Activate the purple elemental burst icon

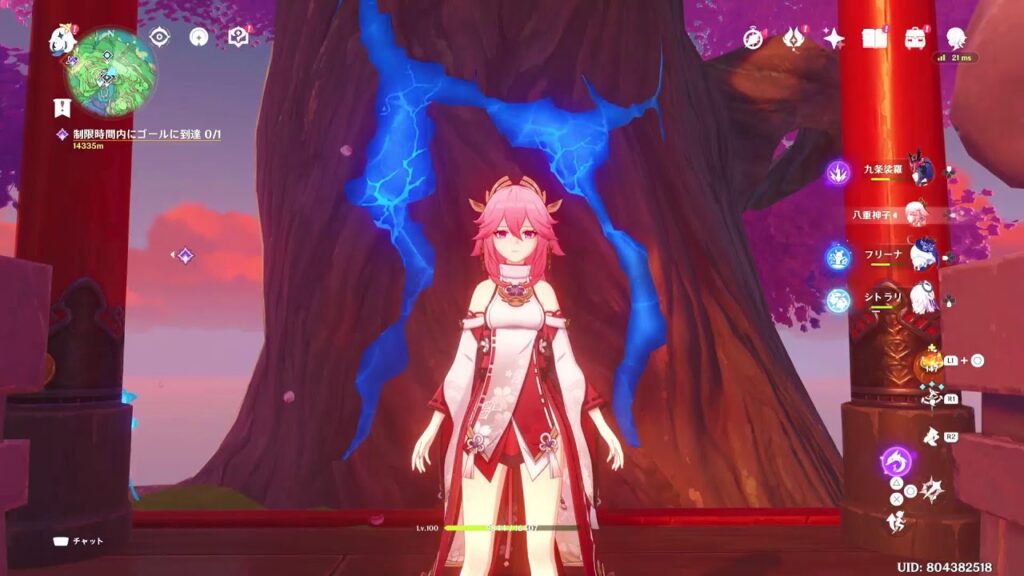tap(895, 463)
